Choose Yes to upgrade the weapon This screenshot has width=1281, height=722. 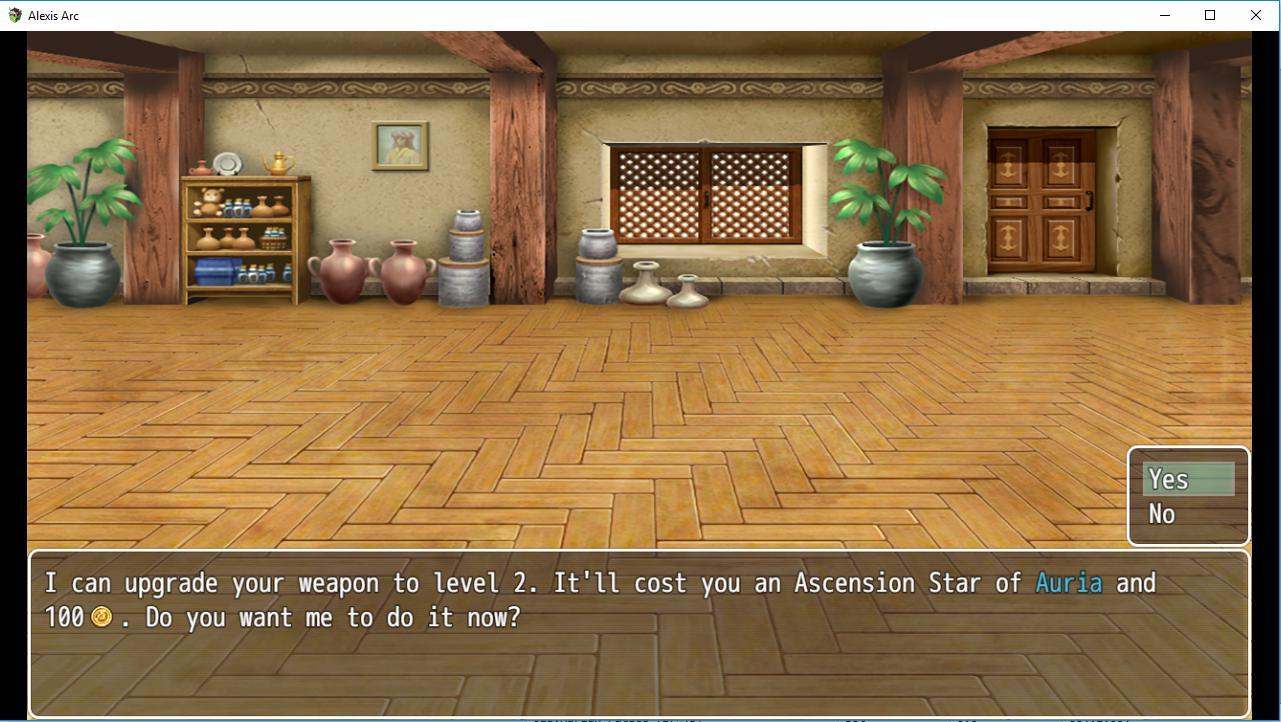1187,480
